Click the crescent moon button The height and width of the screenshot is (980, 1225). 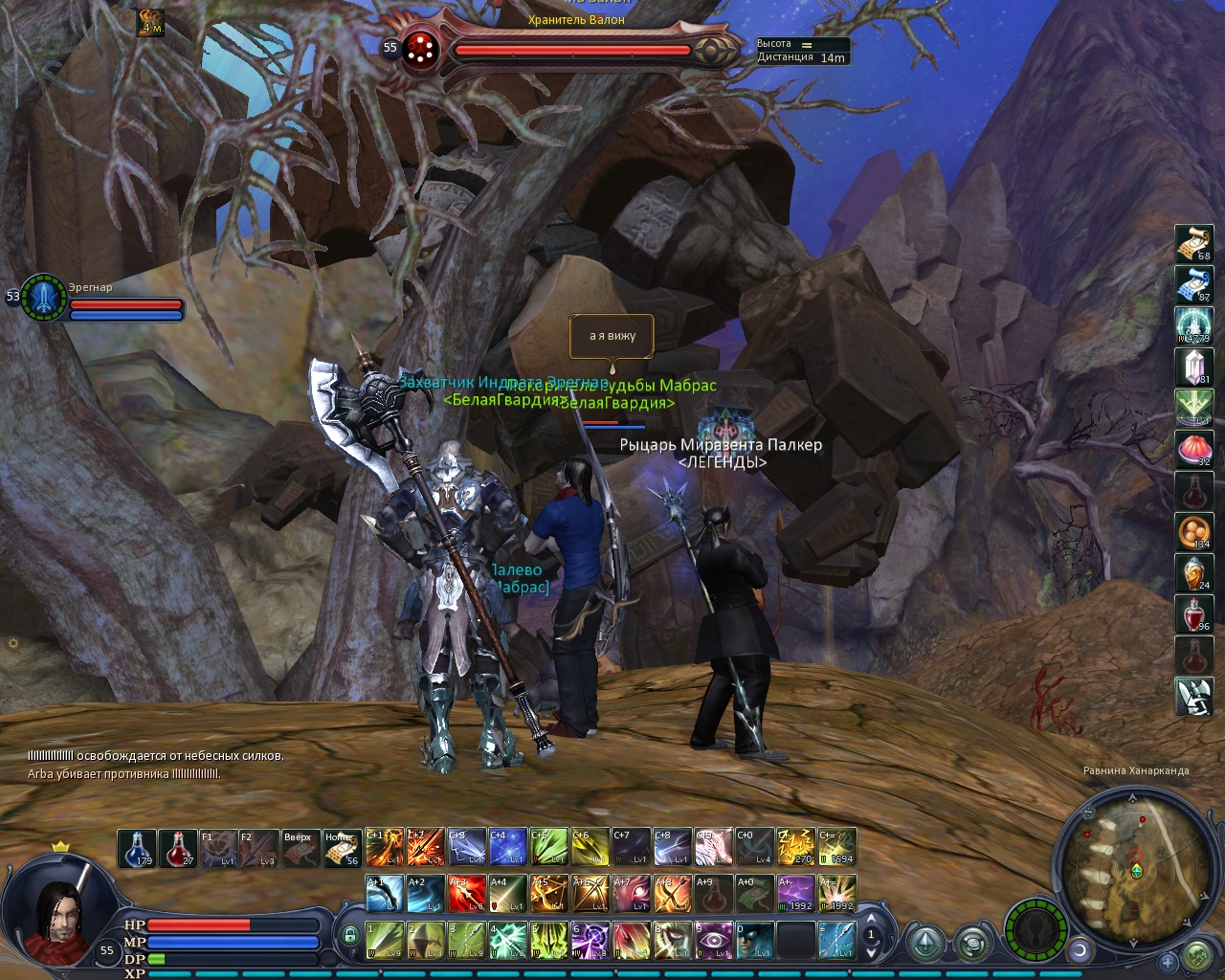coord(1080,950)
